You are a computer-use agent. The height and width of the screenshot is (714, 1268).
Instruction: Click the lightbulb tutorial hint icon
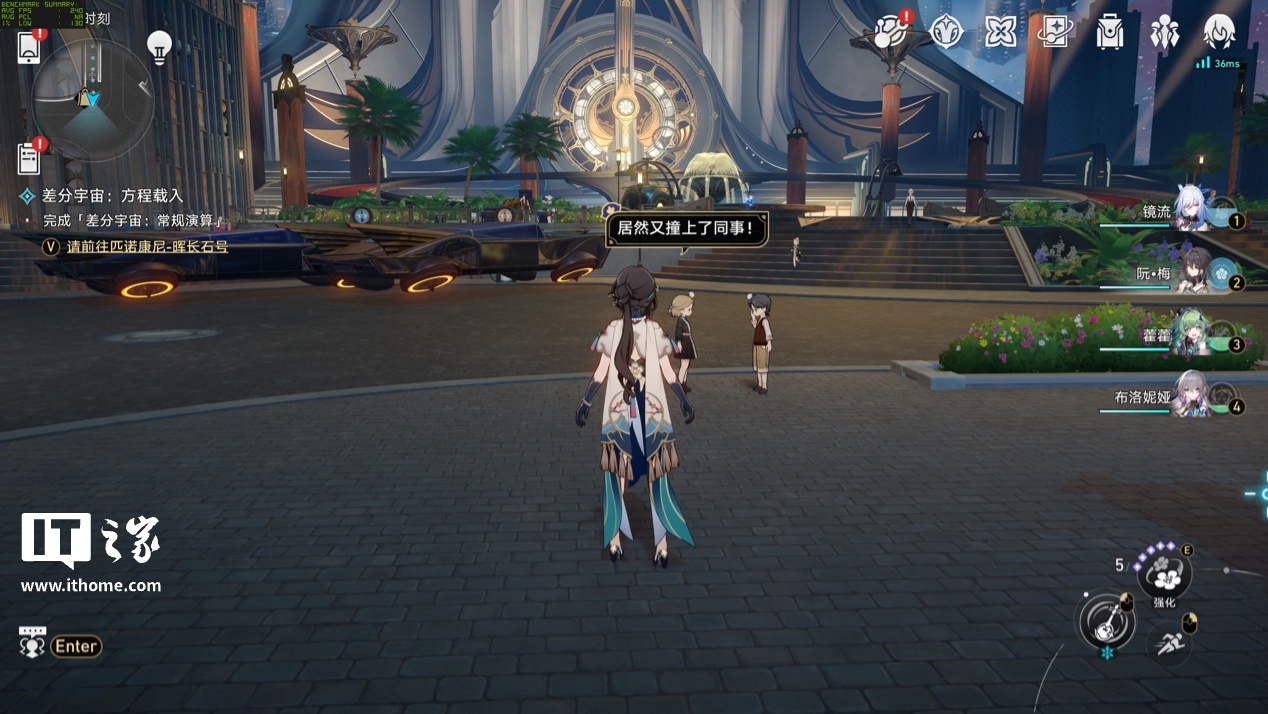159,45
